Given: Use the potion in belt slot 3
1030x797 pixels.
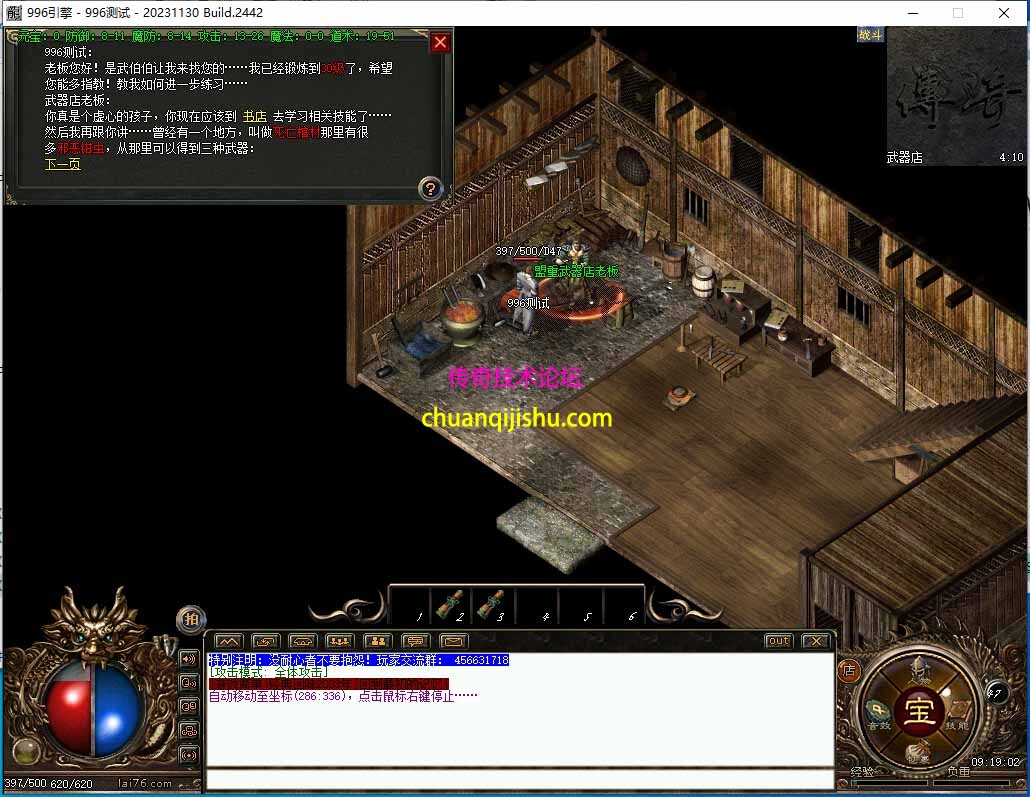Looking at the screenshot, I should coord(491,603).
